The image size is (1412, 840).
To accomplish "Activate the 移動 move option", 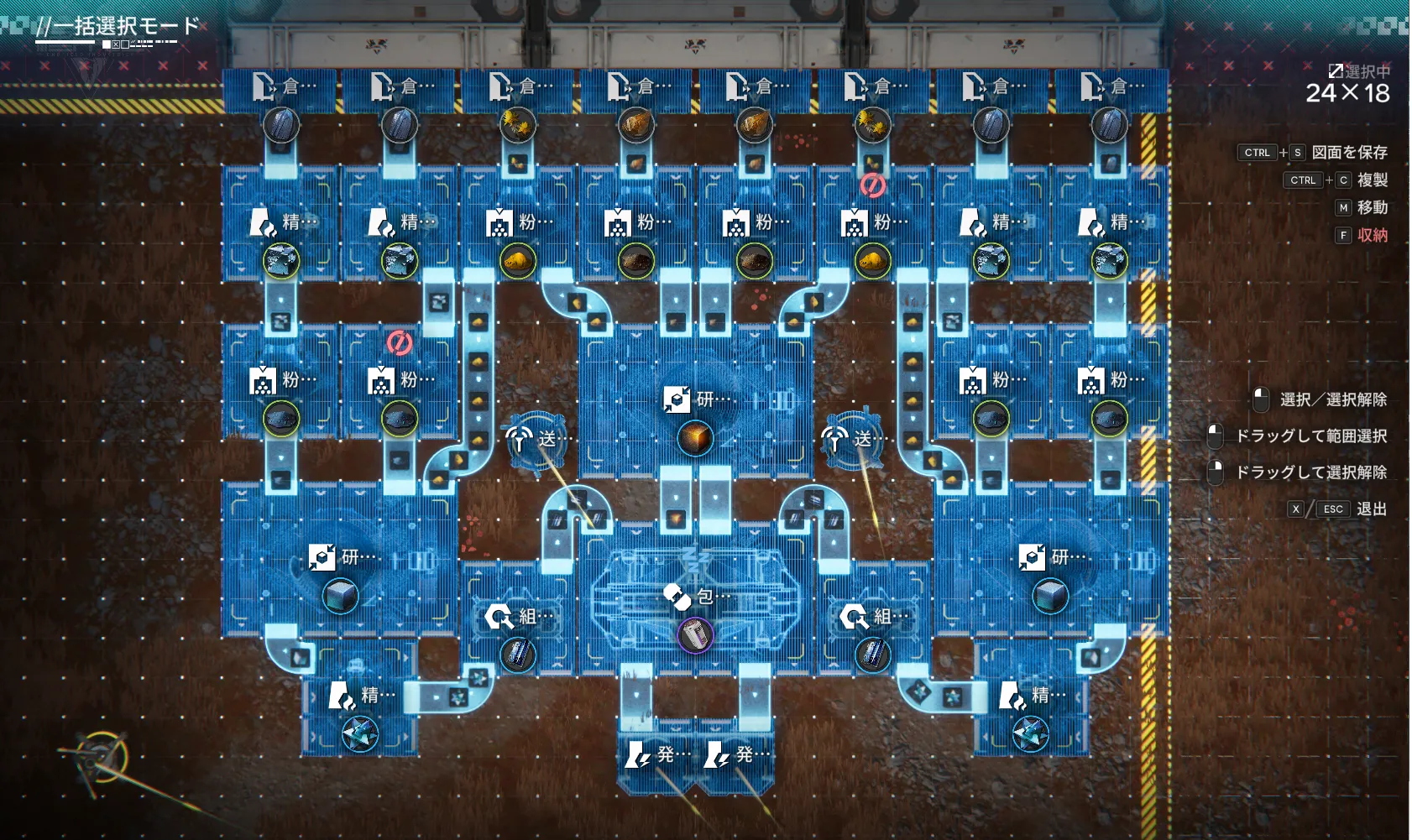I will 1372,208.
